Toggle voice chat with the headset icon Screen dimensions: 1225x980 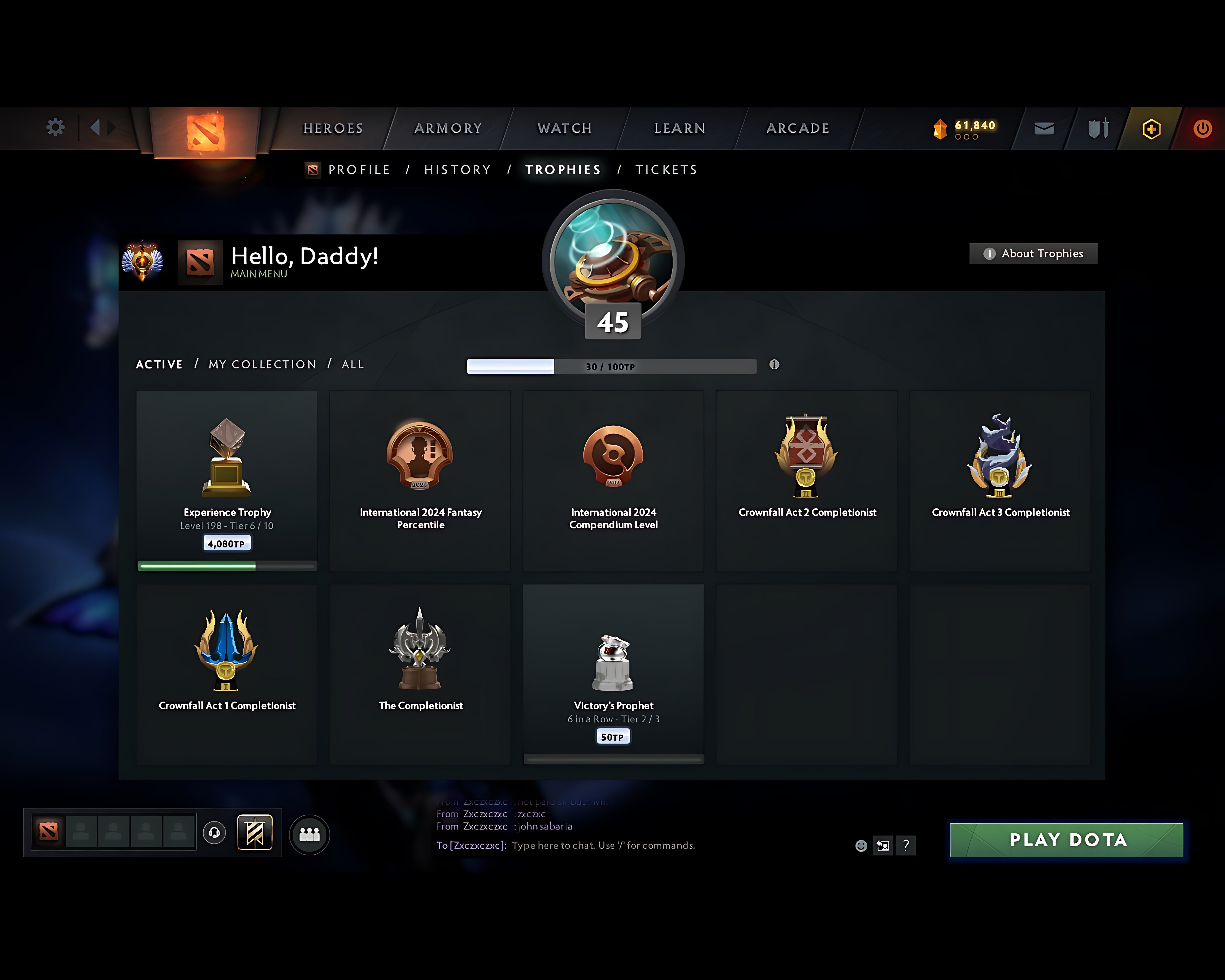(214, 832)
